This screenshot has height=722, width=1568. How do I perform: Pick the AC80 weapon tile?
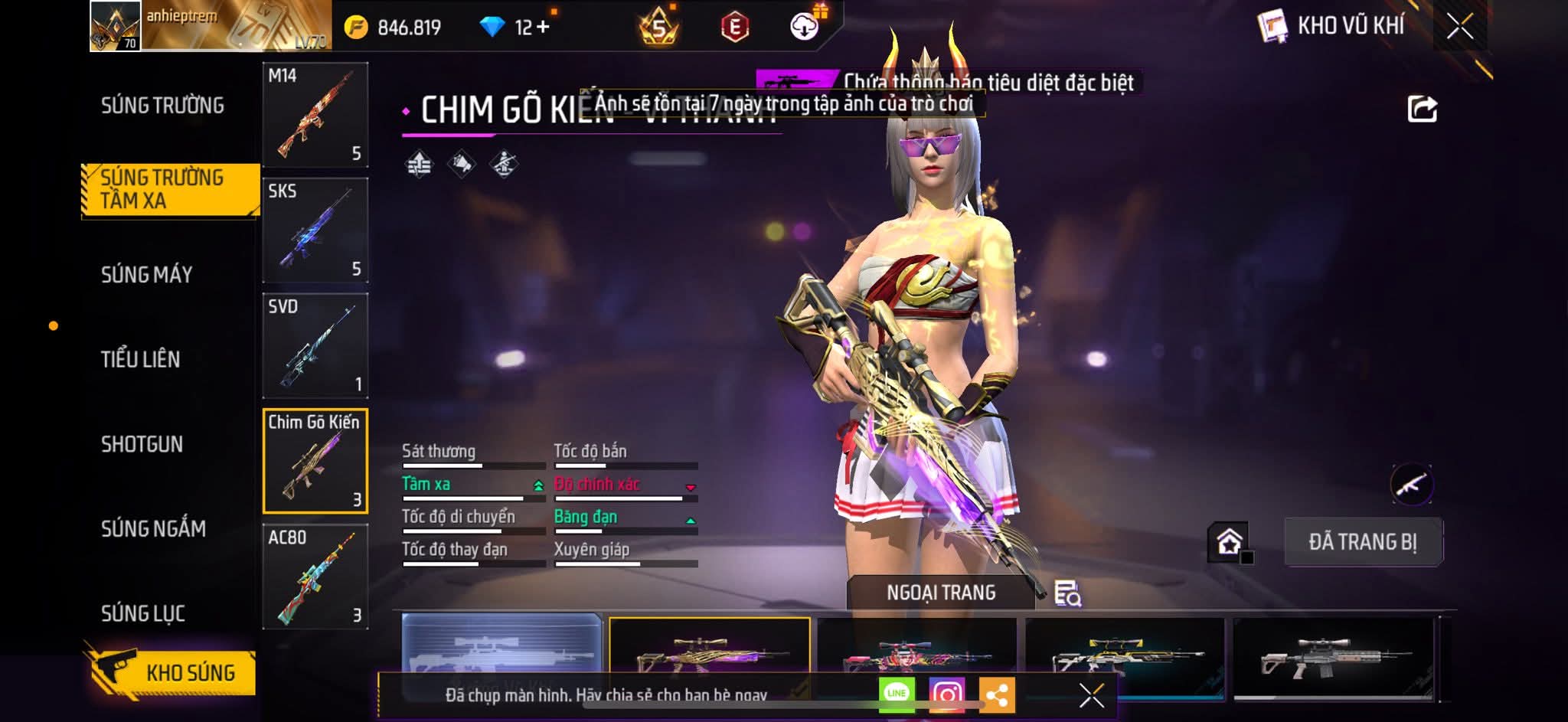(x=315, y=577)
